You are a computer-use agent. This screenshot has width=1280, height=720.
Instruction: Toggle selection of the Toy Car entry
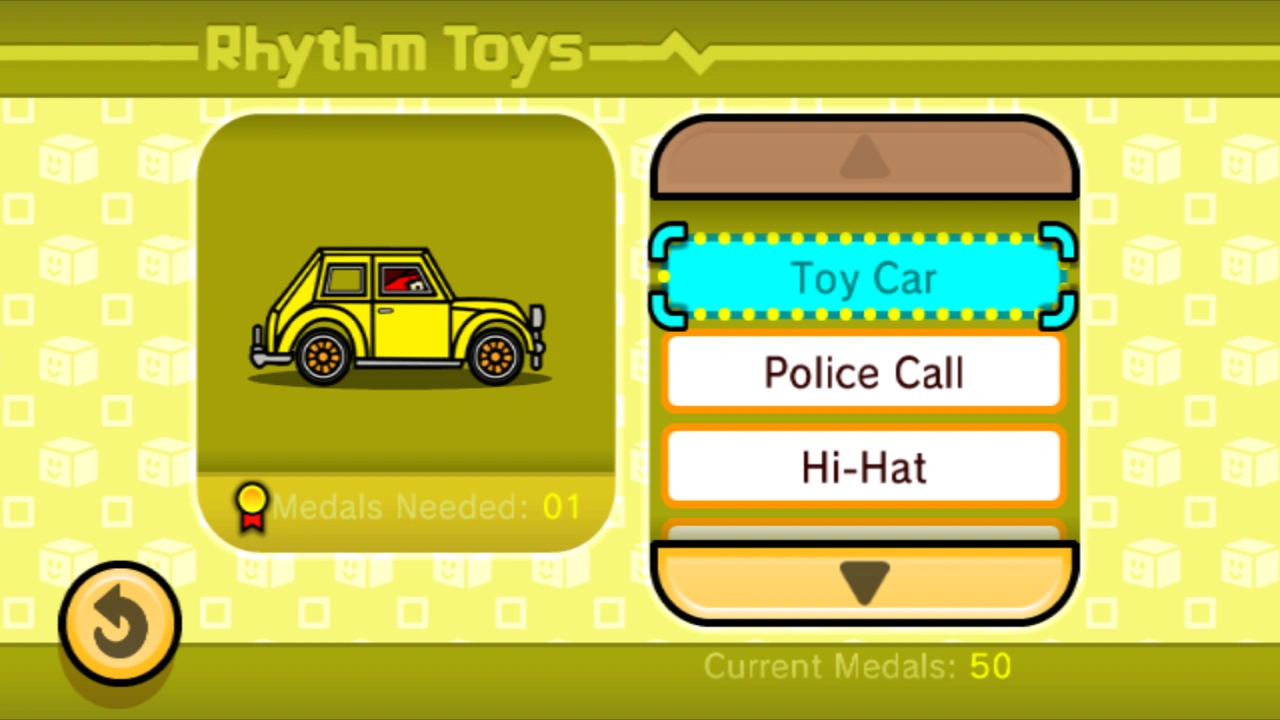863,278
